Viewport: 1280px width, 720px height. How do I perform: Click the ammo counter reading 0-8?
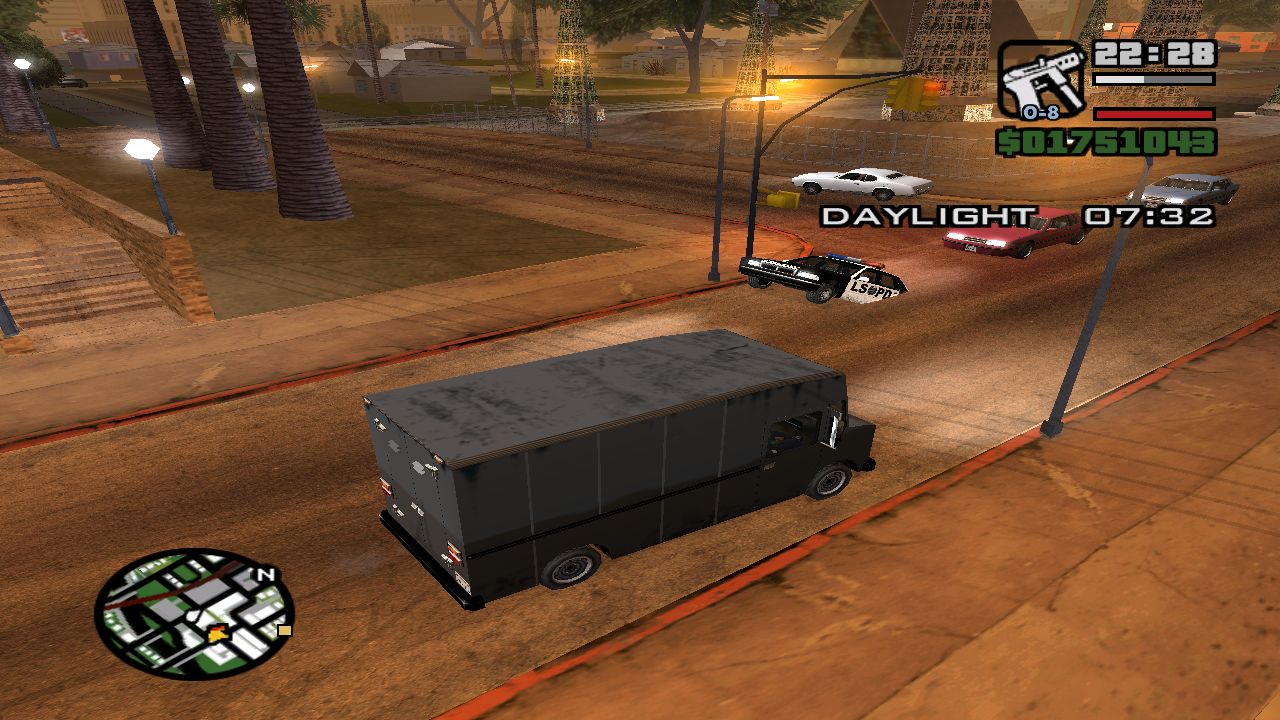coord(1041,112)
